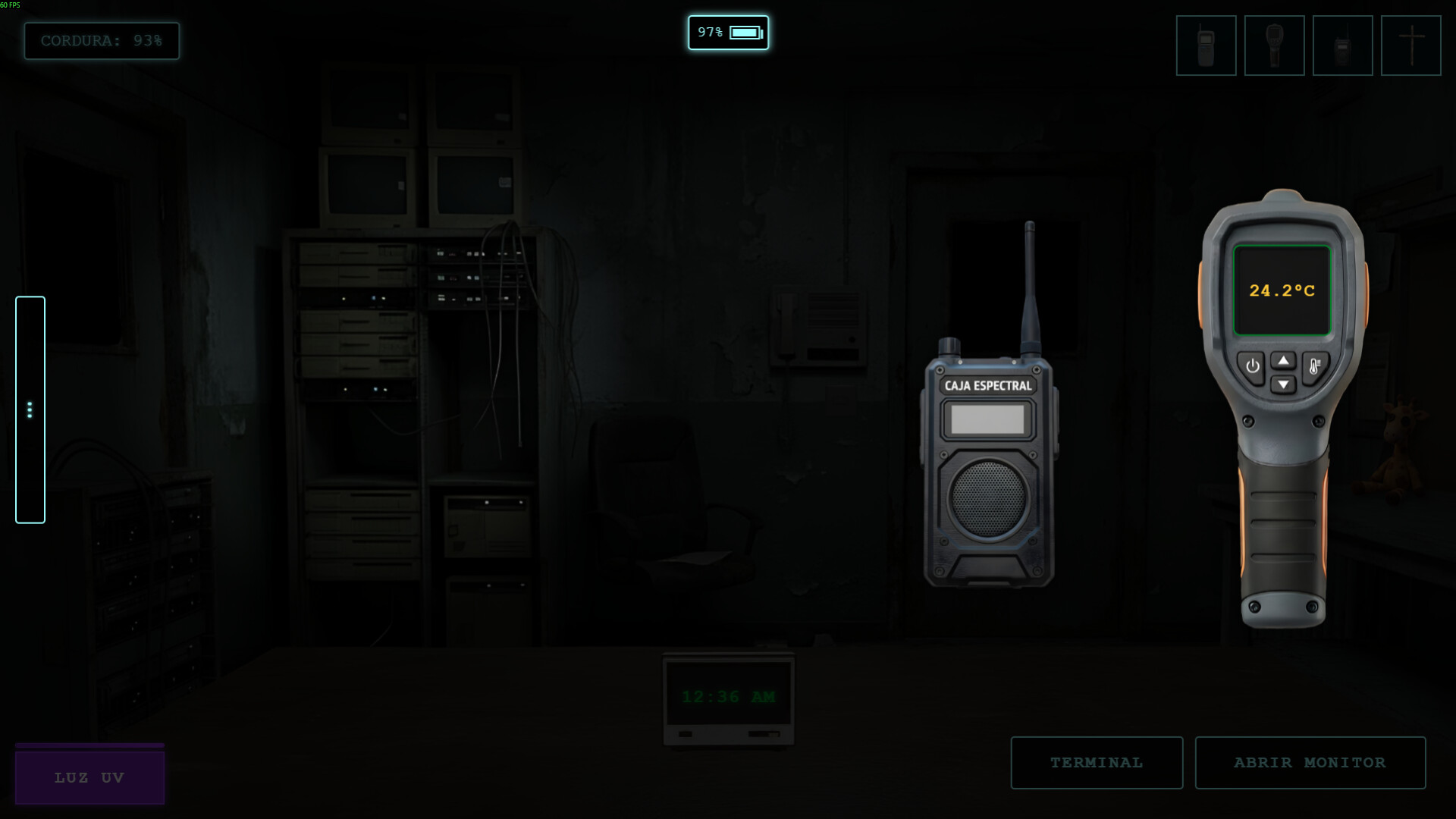
Task: Select the thermal camera icon top right
Action: click(1274, 45)
